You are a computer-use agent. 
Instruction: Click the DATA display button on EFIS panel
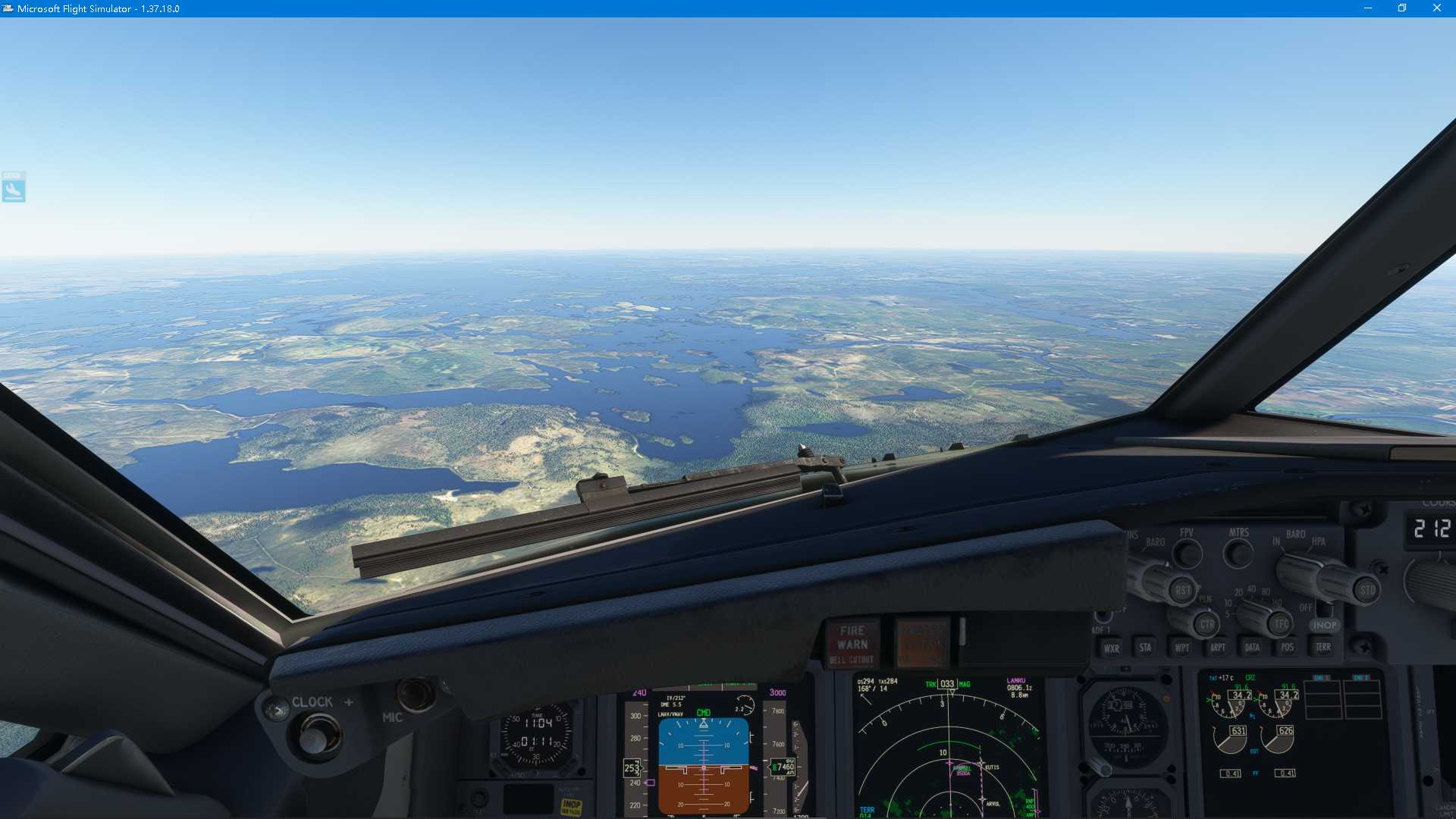pyautogui.click(x=1253, y=647)
